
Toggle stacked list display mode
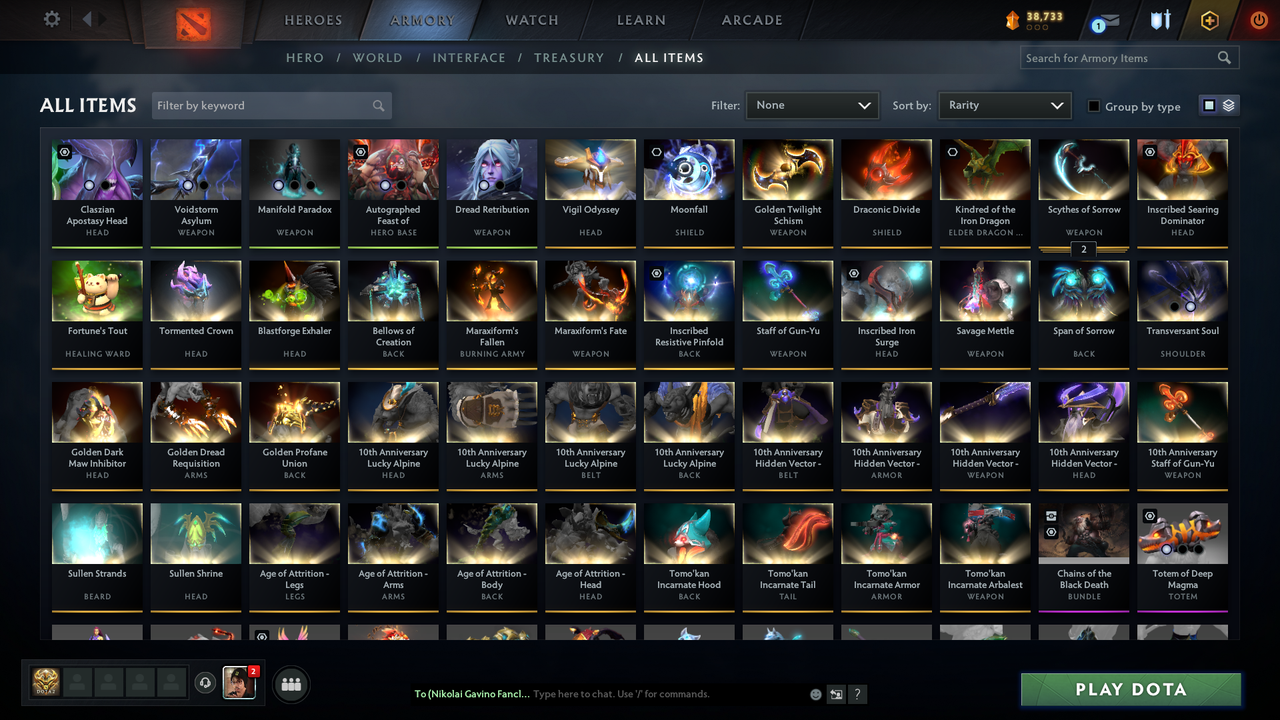pyautogui.click(x=1227, y=105)
